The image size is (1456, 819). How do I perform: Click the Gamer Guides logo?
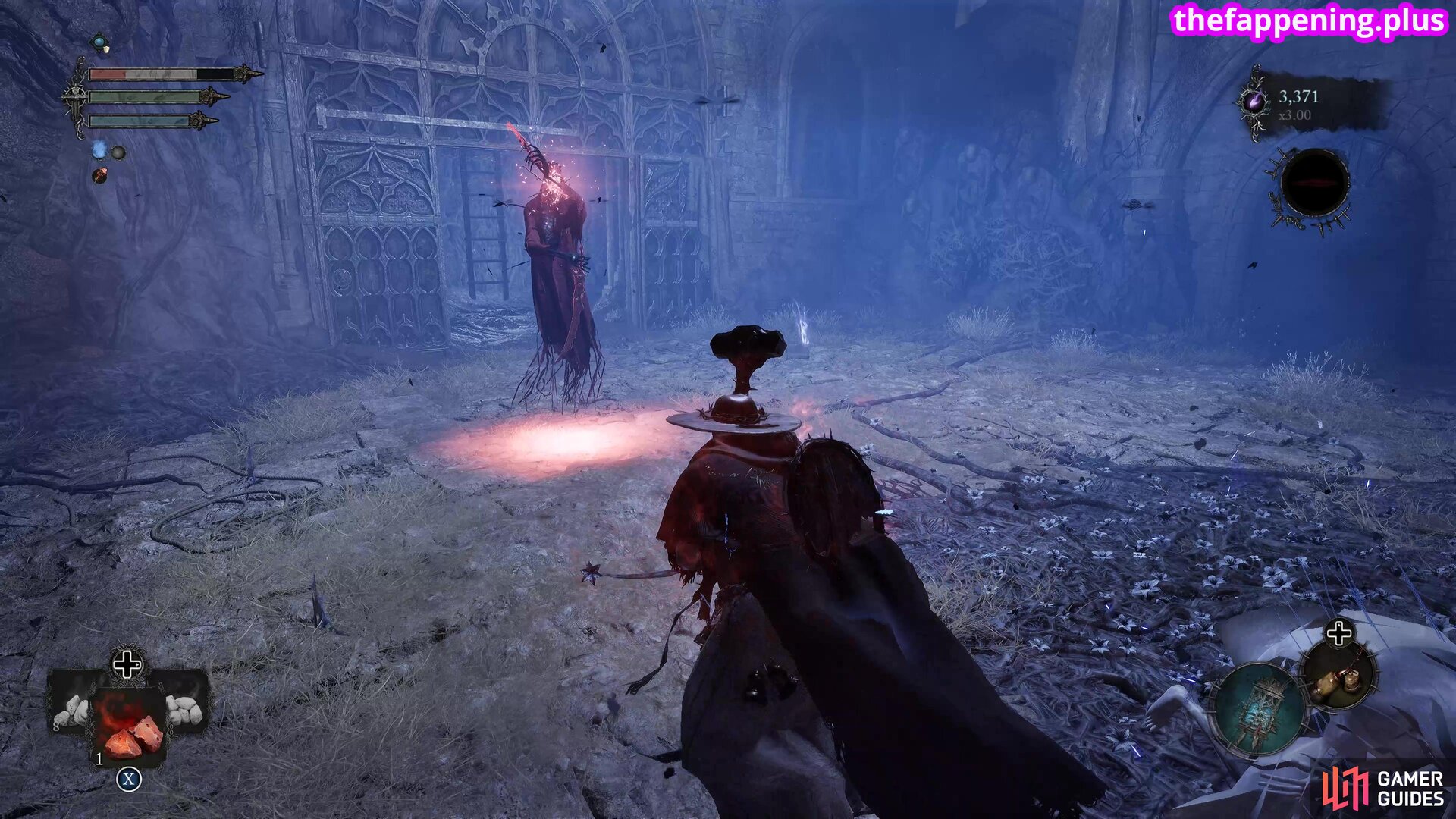pos(1383,788)
